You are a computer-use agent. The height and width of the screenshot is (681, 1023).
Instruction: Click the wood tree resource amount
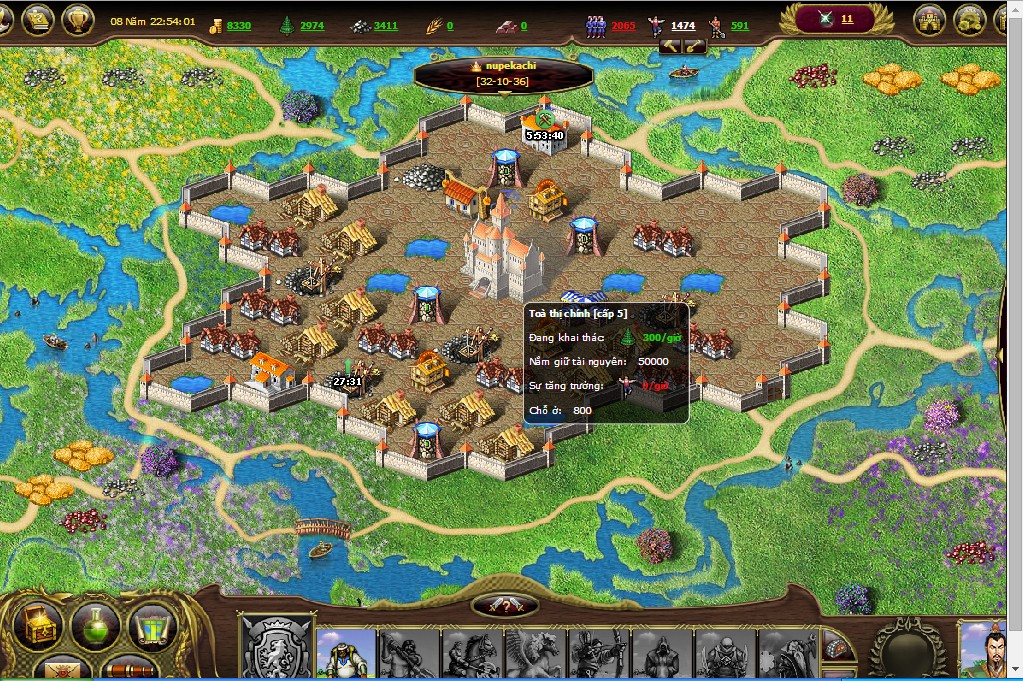[x=311, y=25]
